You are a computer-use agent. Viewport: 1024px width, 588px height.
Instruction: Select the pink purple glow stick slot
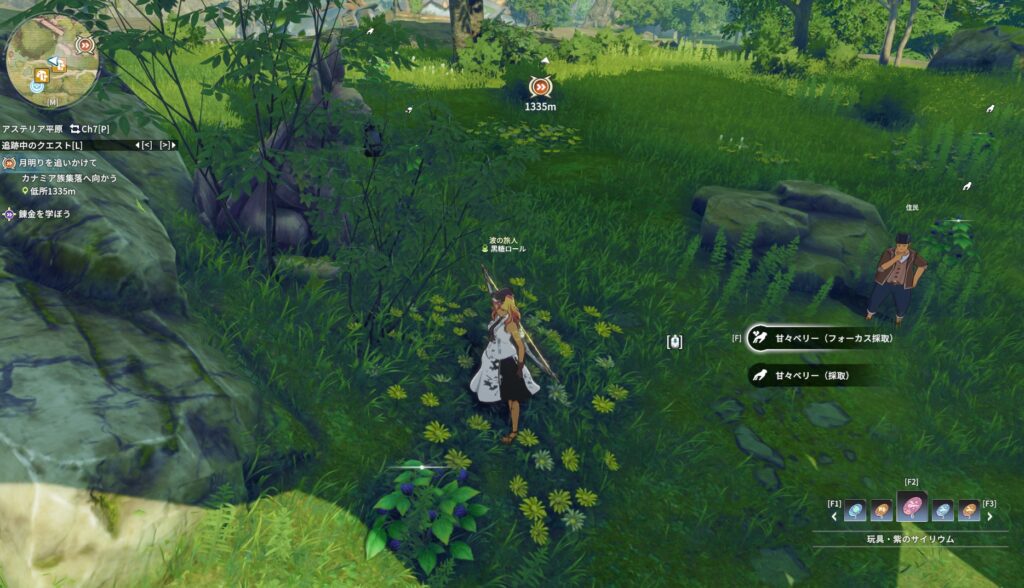tap(911, 509)
